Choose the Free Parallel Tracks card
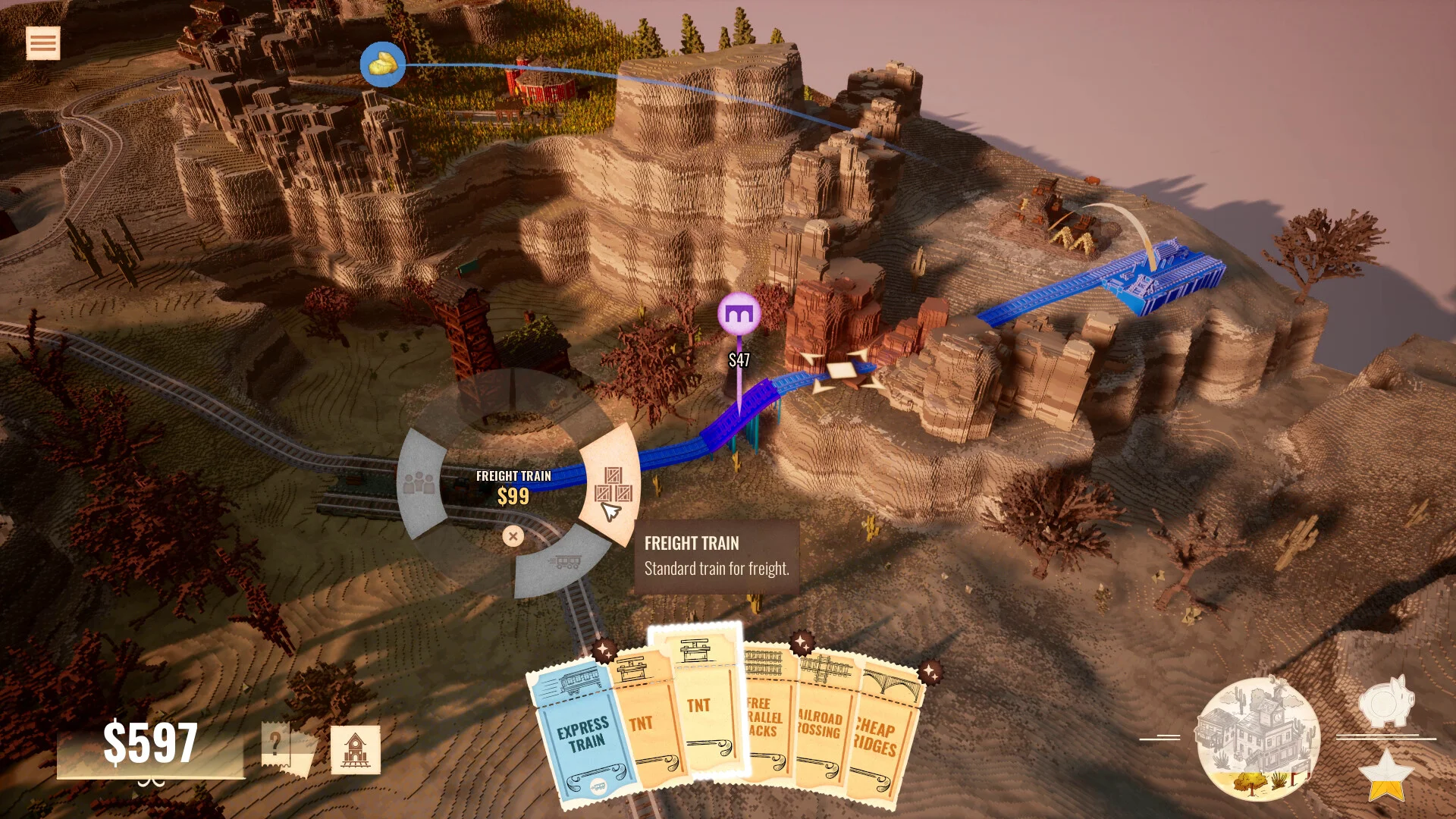The height and width of the screenshot is (819, 1456). [x=766, y=720]
